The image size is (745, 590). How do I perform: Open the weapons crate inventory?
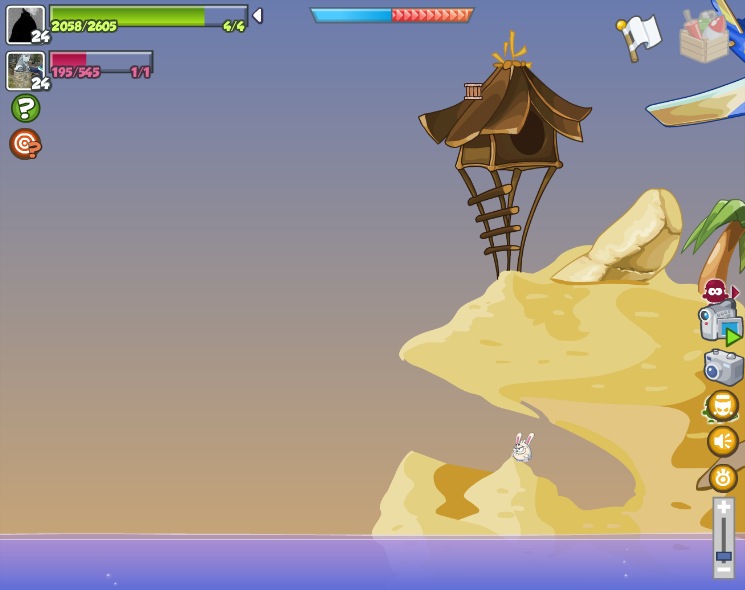click(705, 38)
